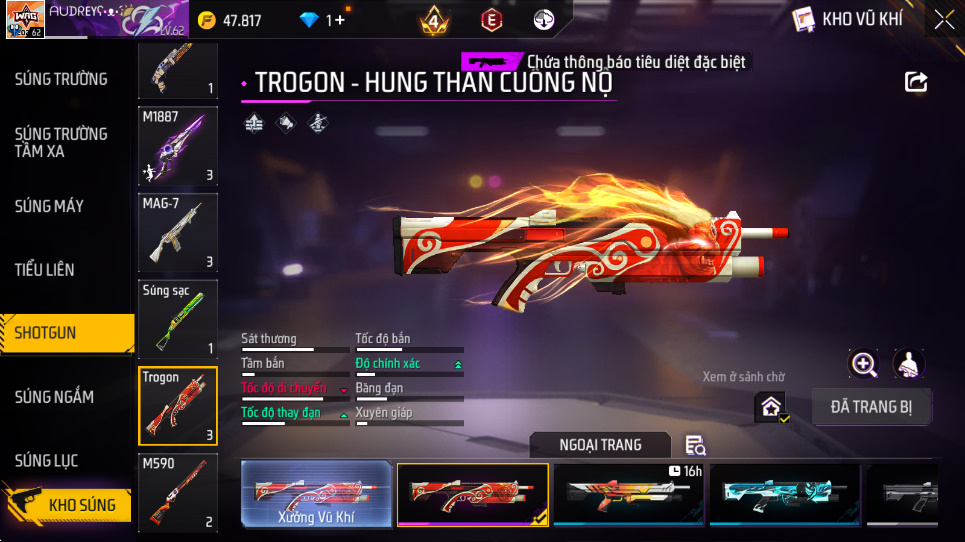Choose the M590 shotgun entry

click(177, 492)
